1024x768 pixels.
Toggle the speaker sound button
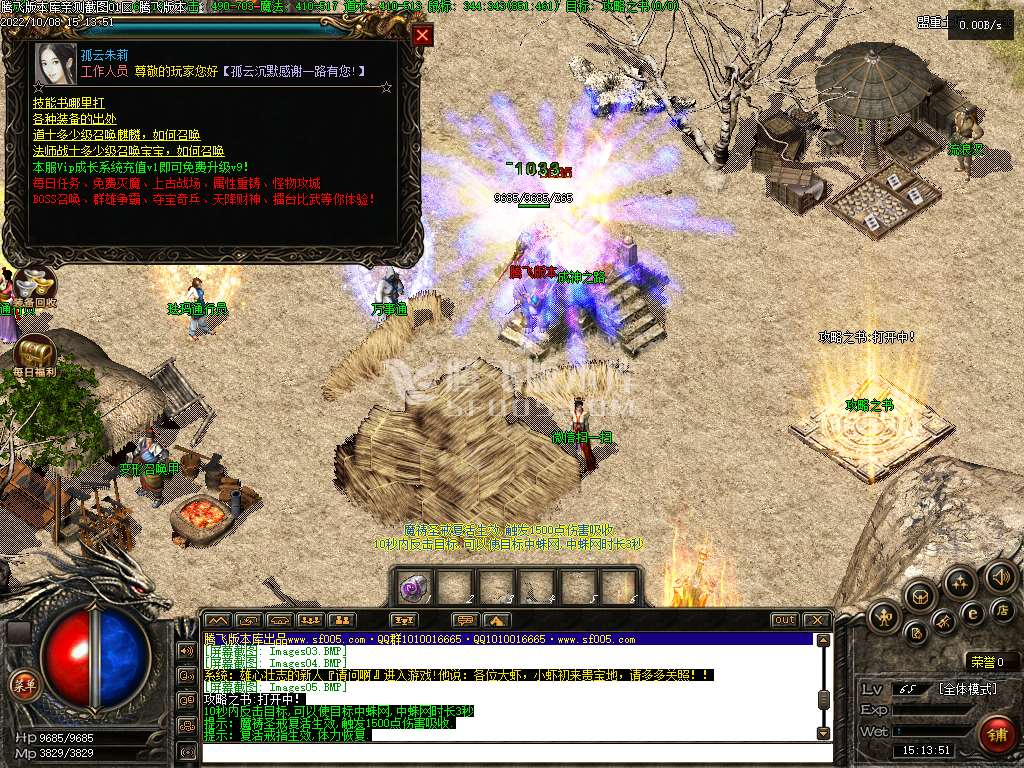(1000, 576)
